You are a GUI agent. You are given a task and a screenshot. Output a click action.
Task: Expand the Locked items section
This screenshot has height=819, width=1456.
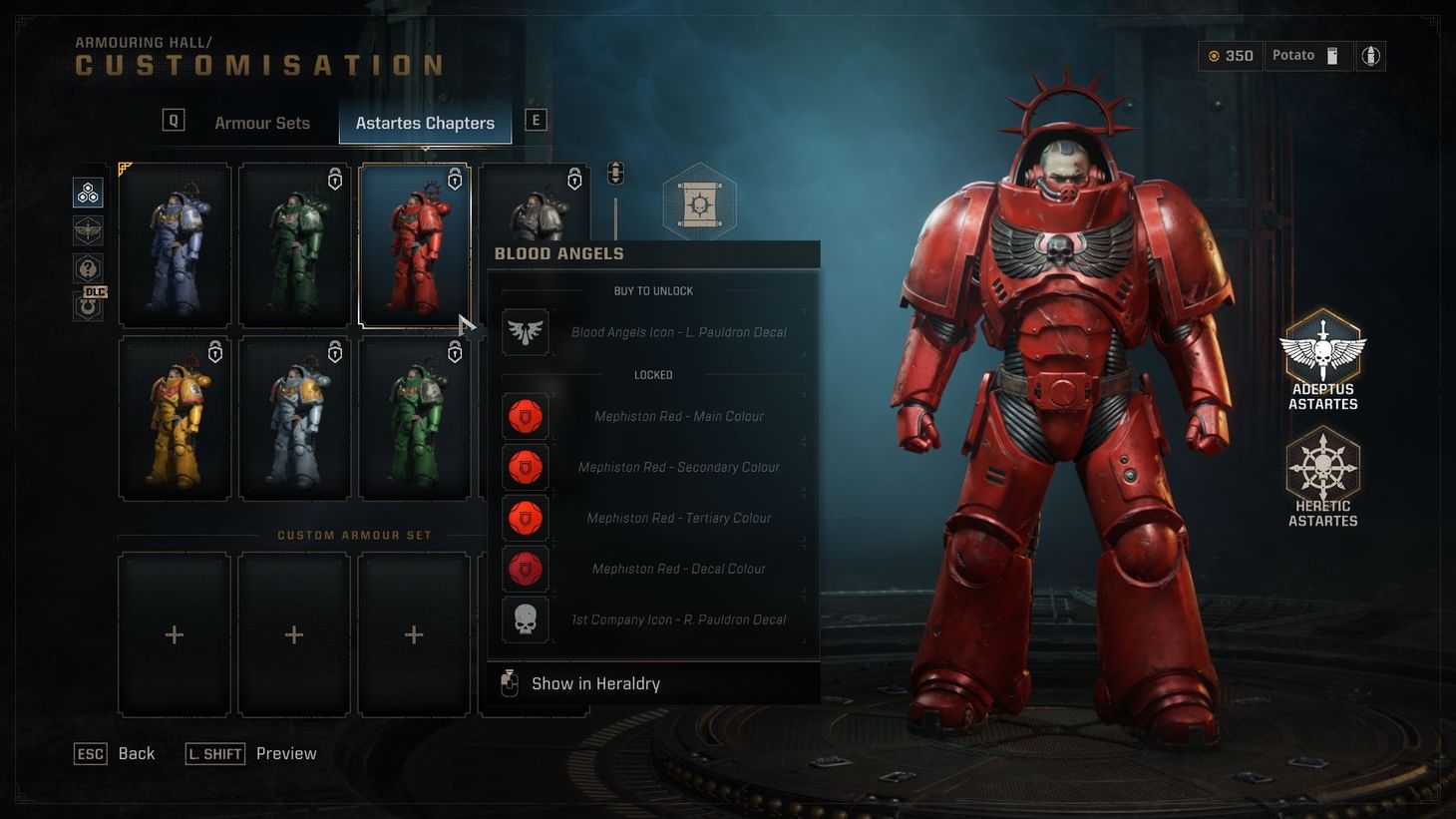(x=653, y=374)
